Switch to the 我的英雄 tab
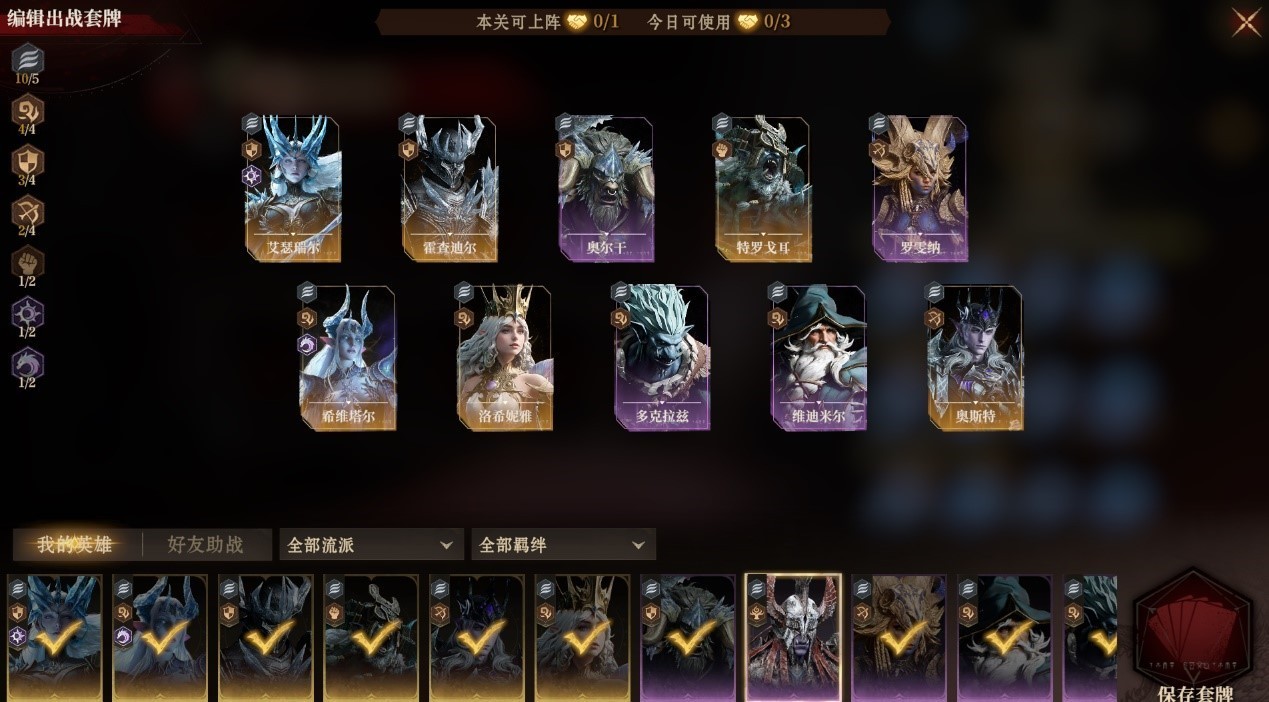 (74, 545)
